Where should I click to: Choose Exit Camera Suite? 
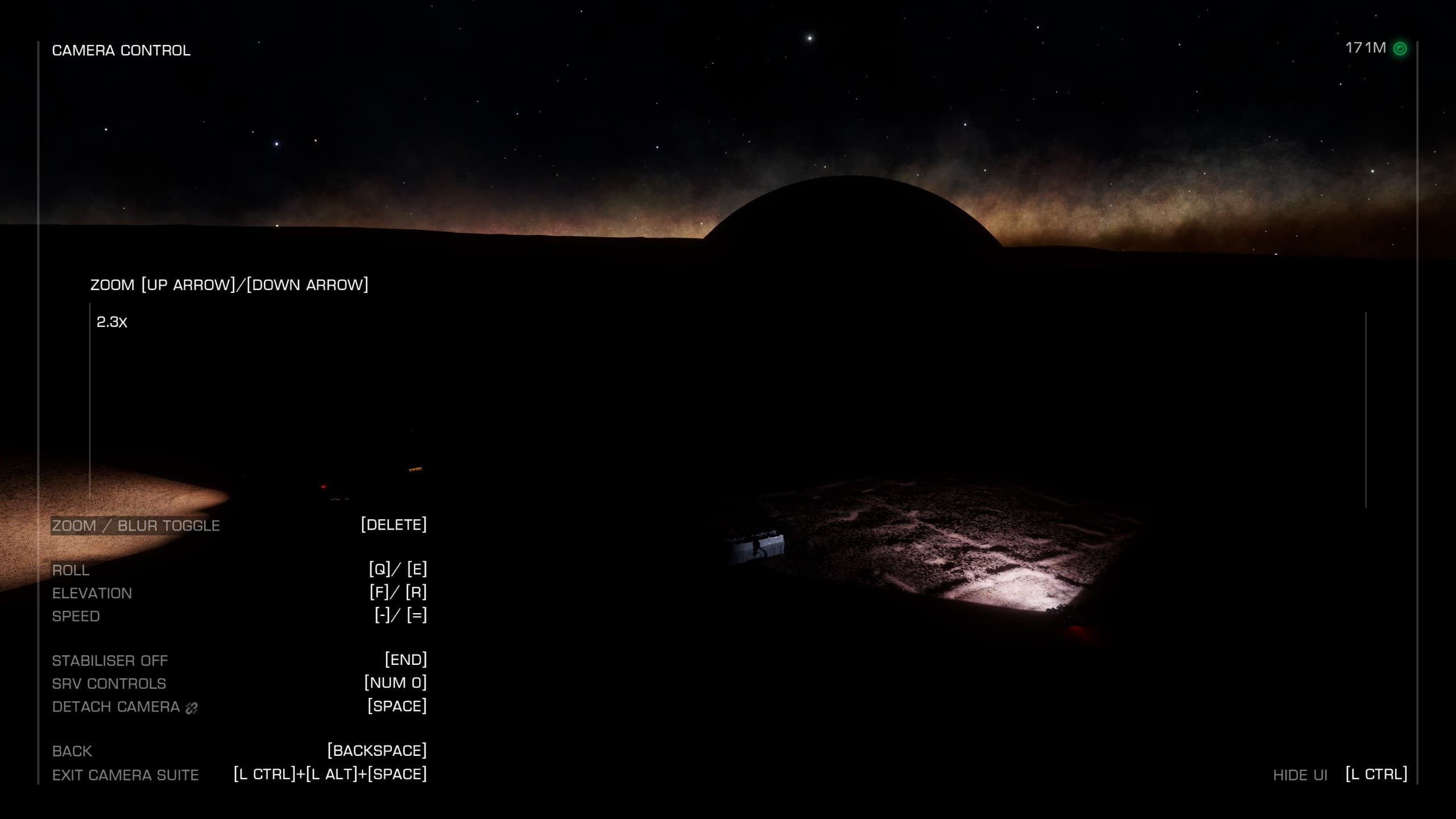pos(126,775)
